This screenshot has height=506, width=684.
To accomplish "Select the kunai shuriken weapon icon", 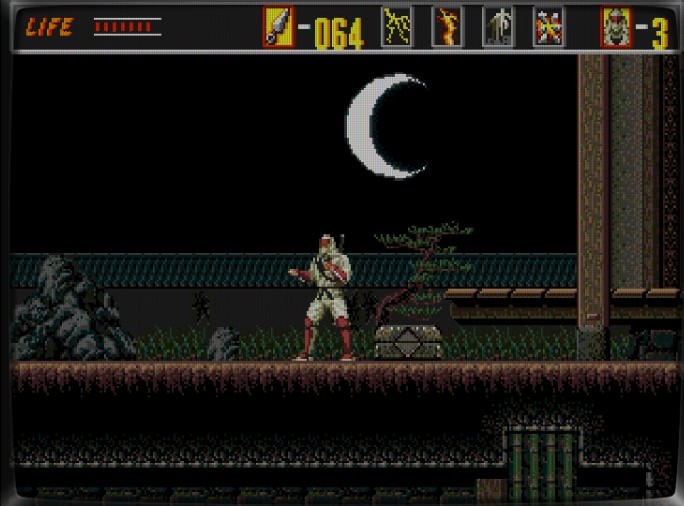I will click(x=278, y=27).
